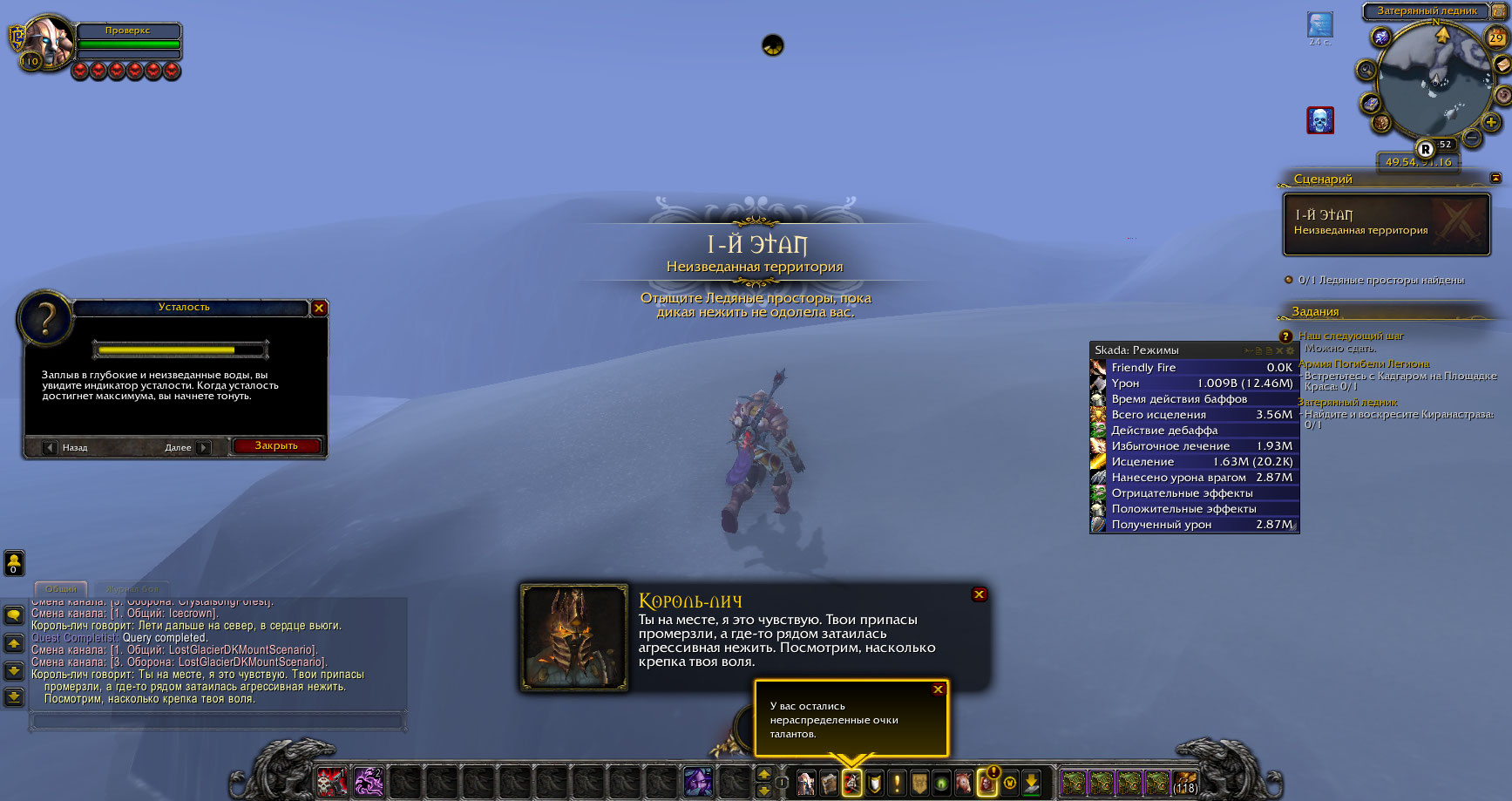Open the Наш следующий шаг quest entry

[1351, 336]
